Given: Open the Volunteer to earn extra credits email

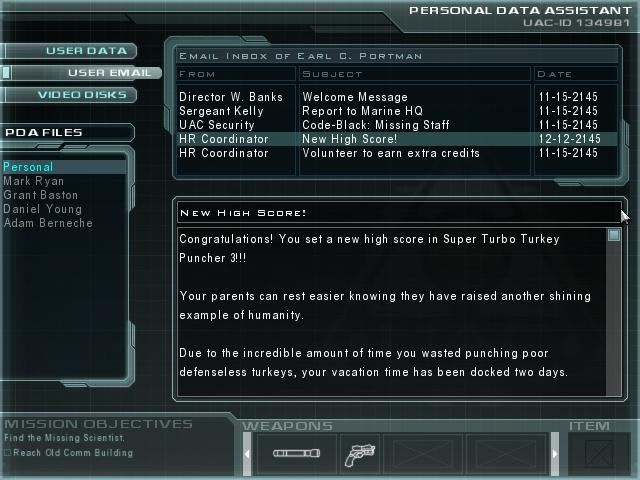Looking at the screenshot, I should click(390, 153).
